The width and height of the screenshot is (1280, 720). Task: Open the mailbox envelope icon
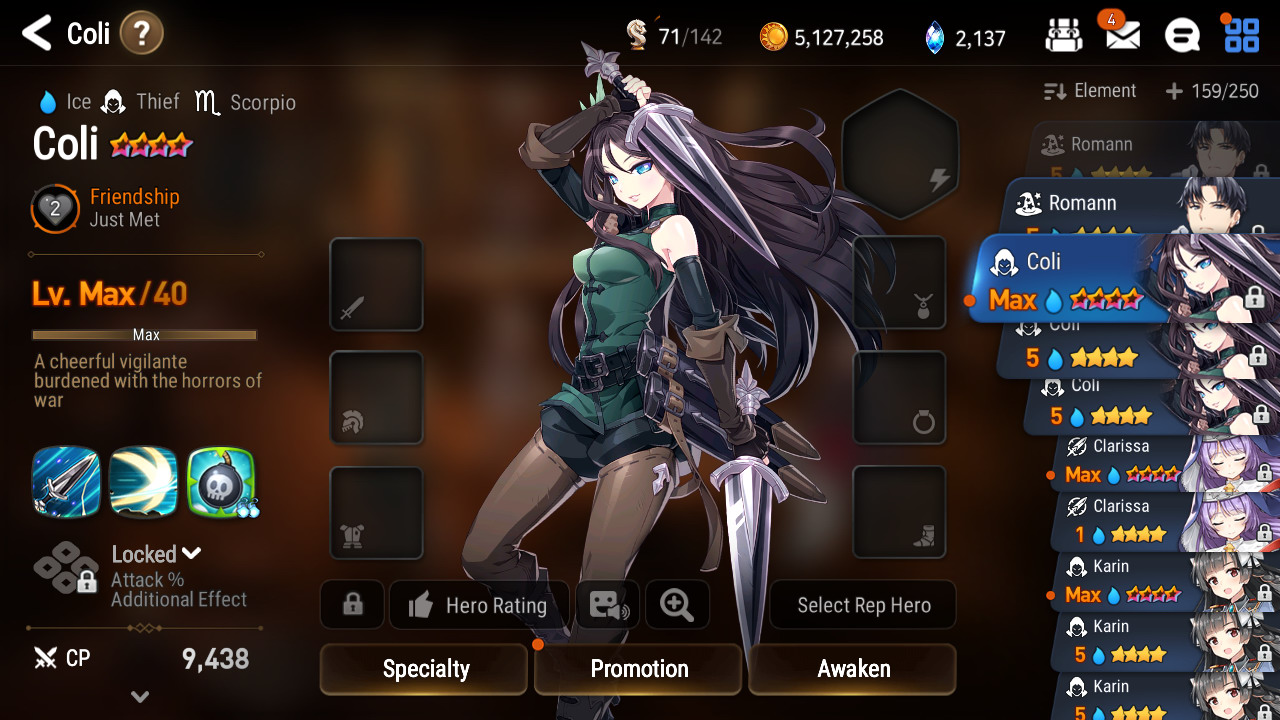click(x=1122, y=36)
